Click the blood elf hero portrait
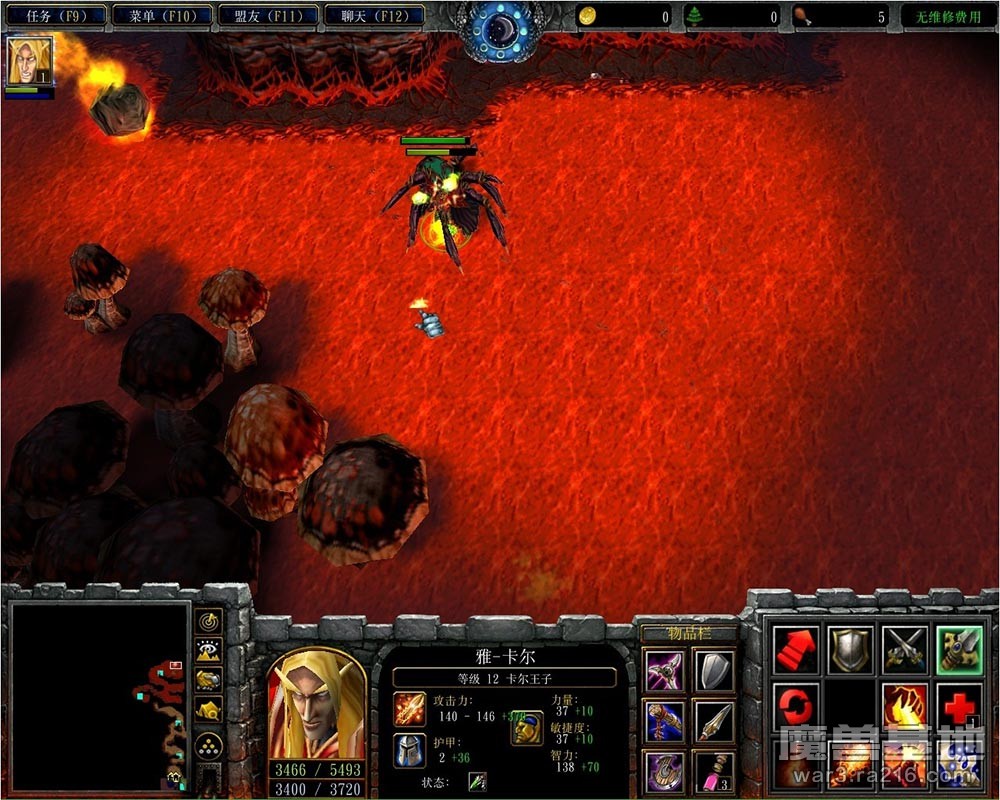Viewport: 1000px width, 800px height. pyautogui.click(x=316, y=704)
